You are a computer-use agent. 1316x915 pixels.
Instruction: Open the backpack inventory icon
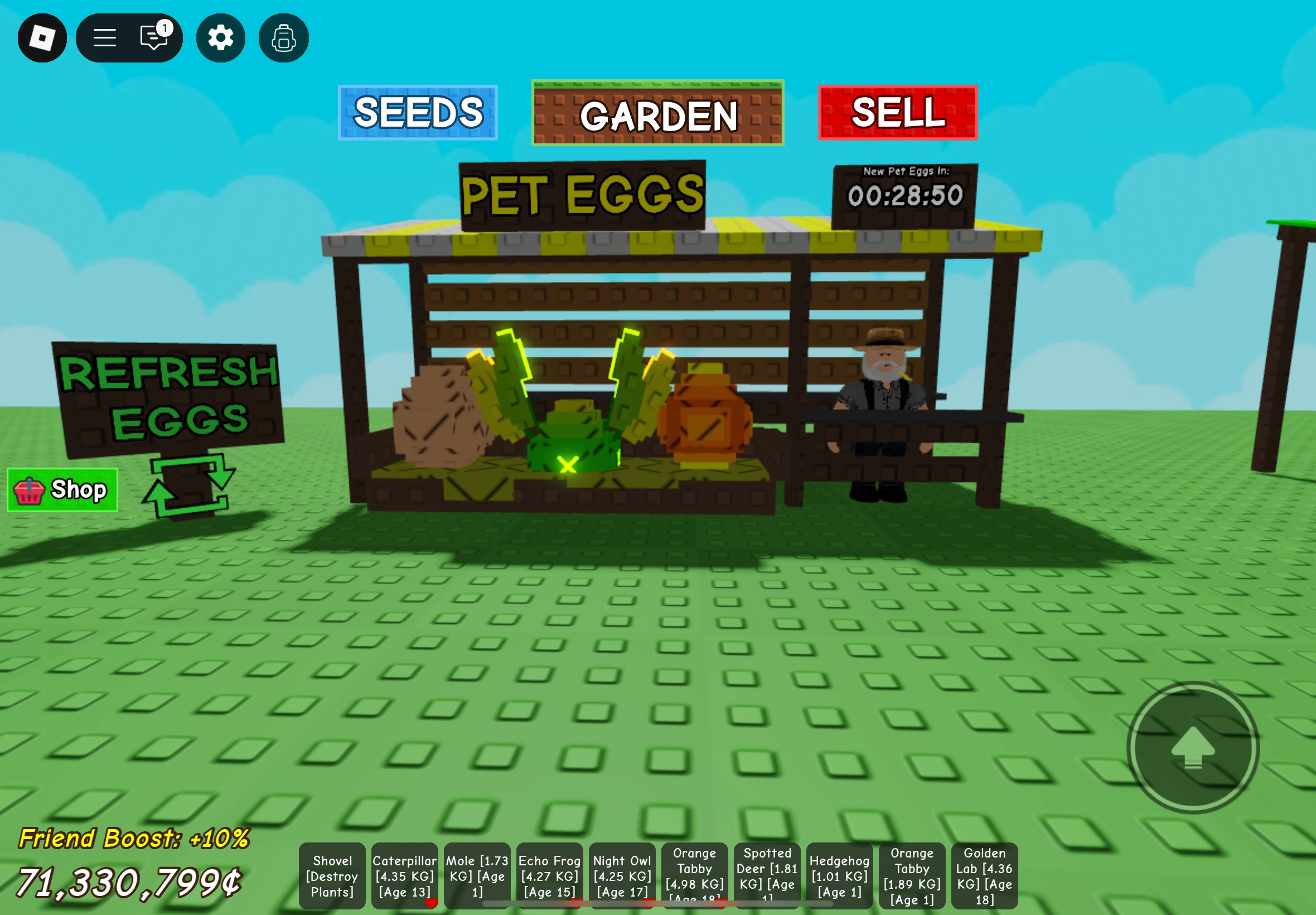point(283,37)
